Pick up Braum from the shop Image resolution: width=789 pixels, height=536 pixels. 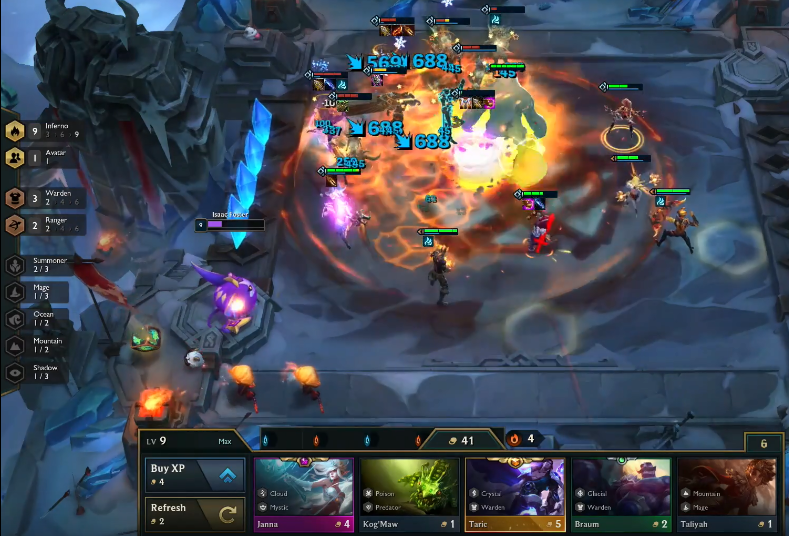(x=621, y=494)
